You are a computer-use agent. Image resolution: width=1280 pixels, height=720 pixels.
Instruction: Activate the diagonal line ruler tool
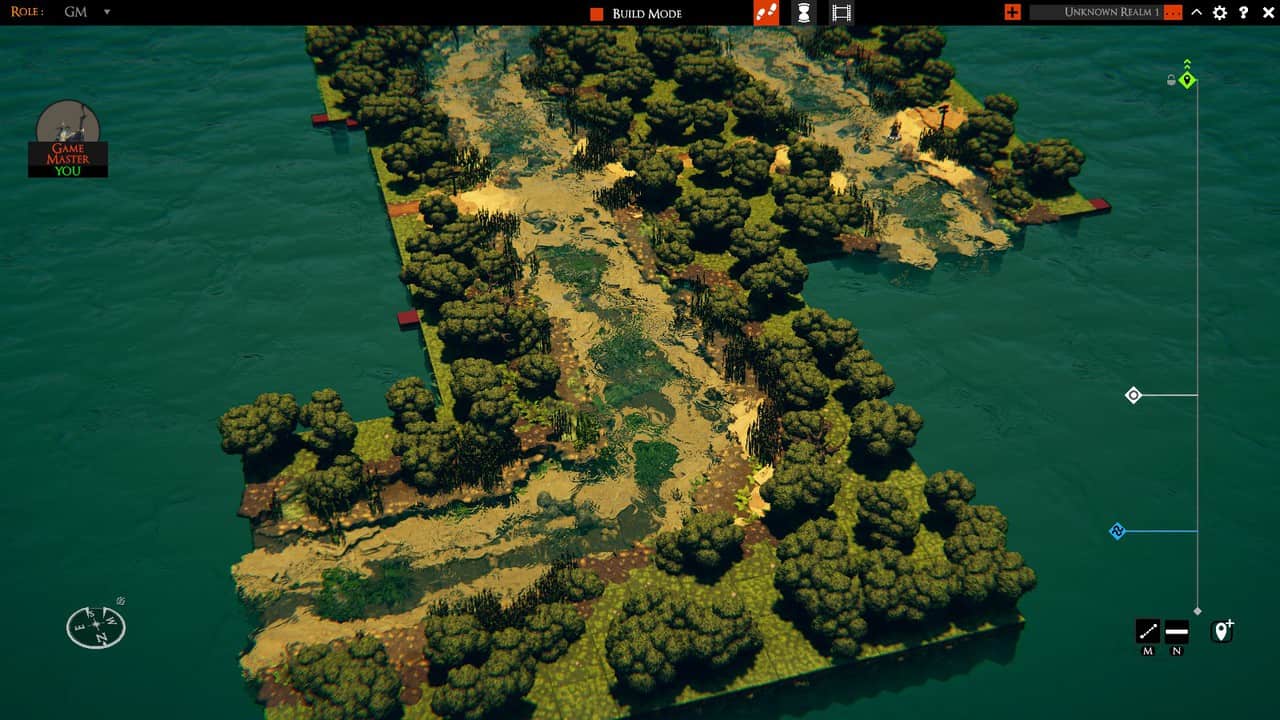click(x=1148, y=631)
